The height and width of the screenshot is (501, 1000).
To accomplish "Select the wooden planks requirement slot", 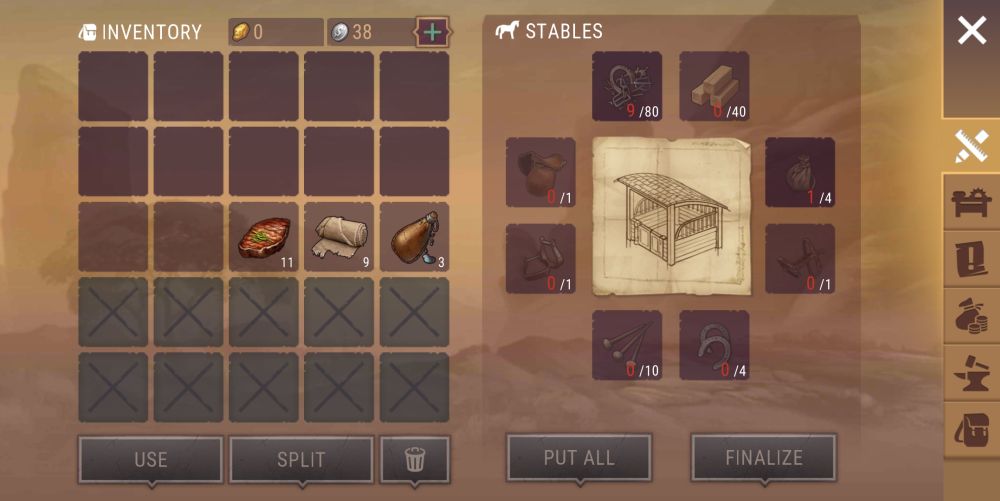I will [714, 86].
